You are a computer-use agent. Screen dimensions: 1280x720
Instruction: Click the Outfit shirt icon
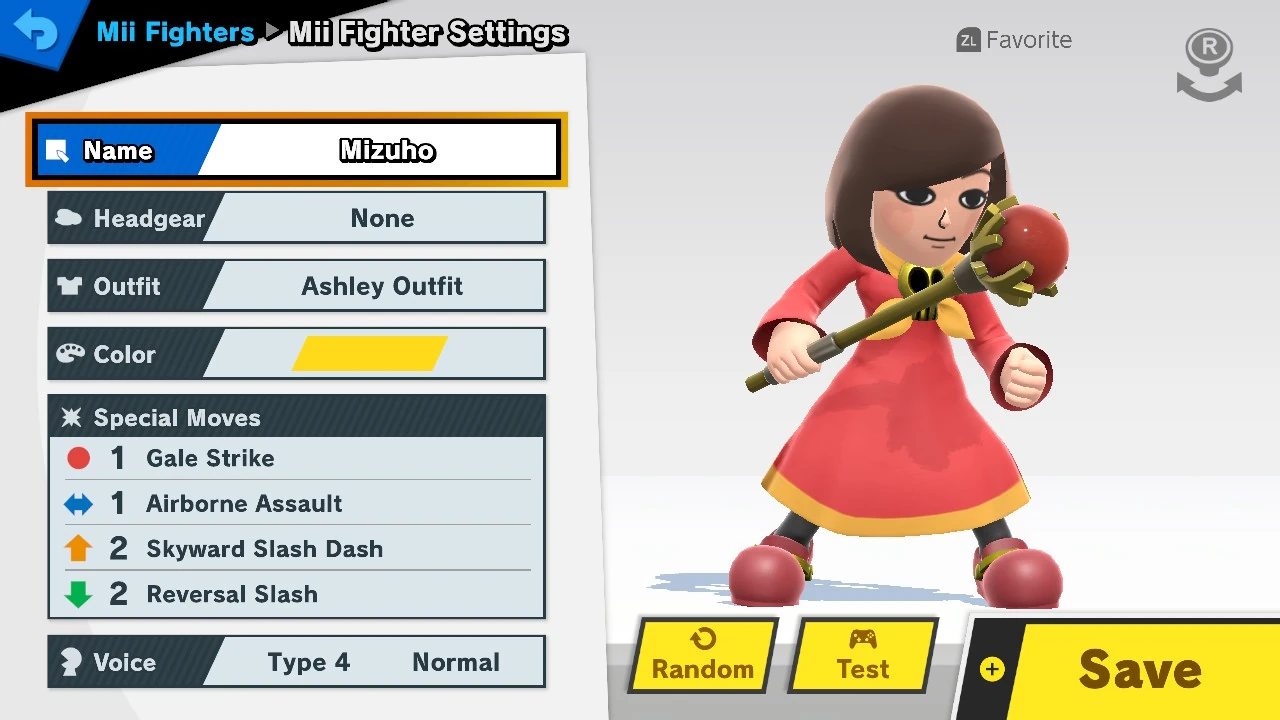[x=68, y=286]
